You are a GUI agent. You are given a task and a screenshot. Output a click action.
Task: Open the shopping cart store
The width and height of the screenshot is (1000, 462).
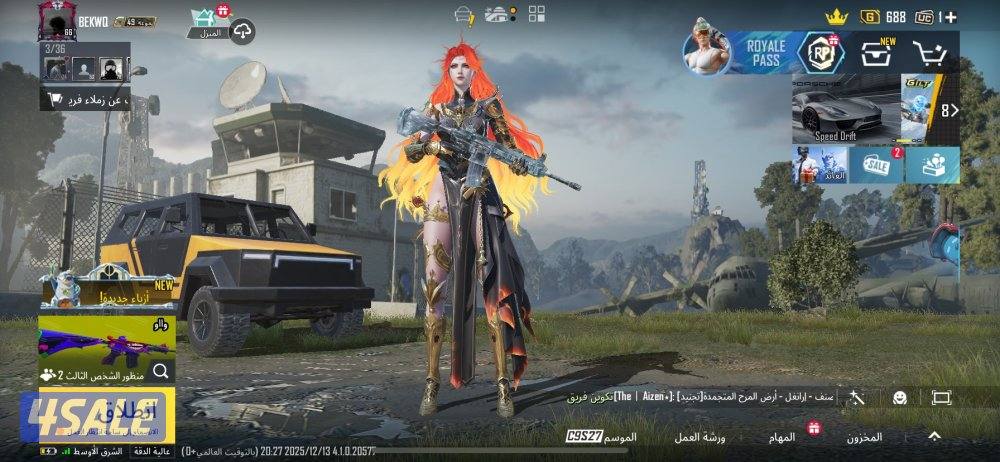932,54
